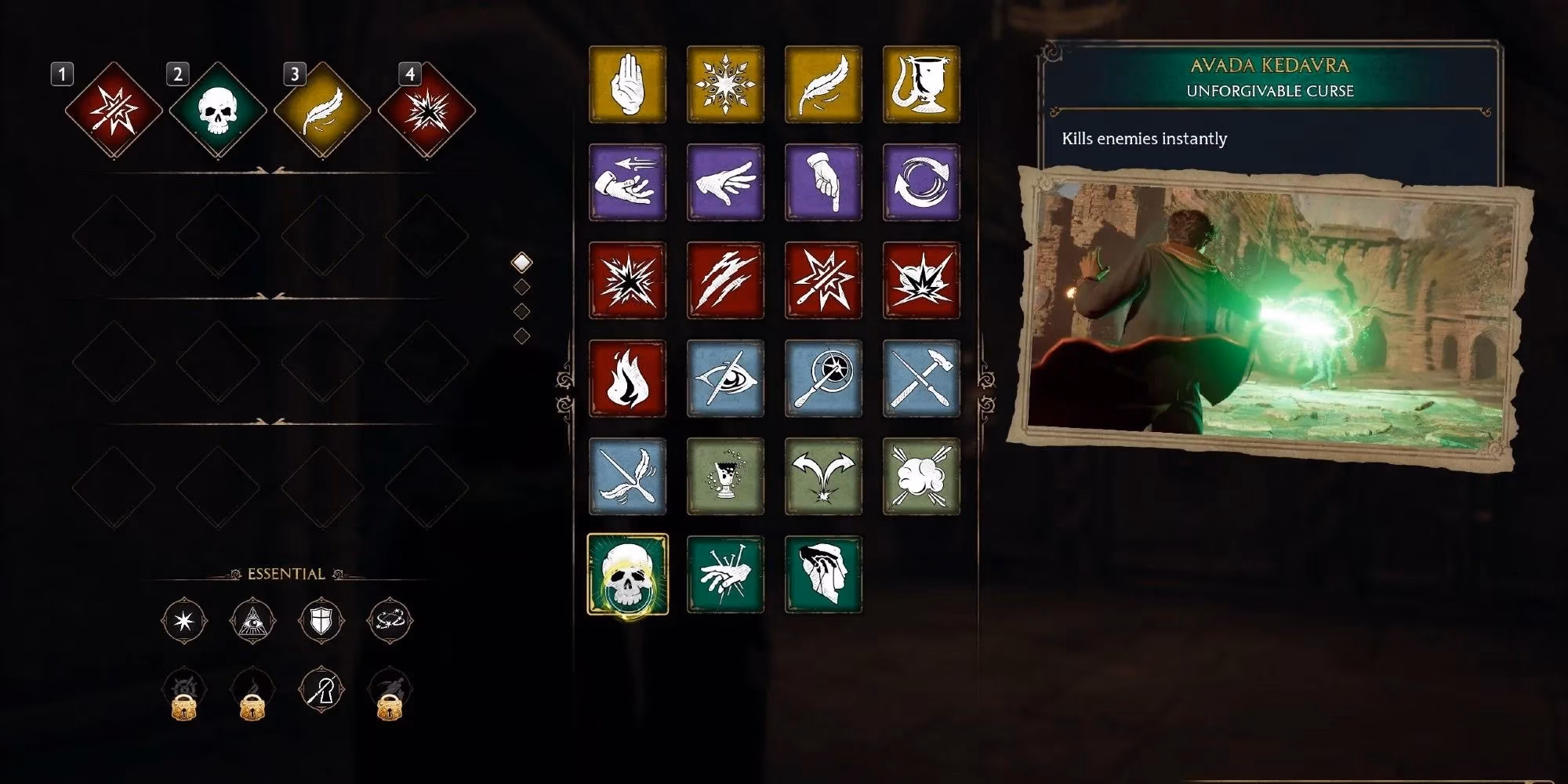1568x784 pixels.
Task: Select the Glacius snowflake spell
Action: [725, 85]
